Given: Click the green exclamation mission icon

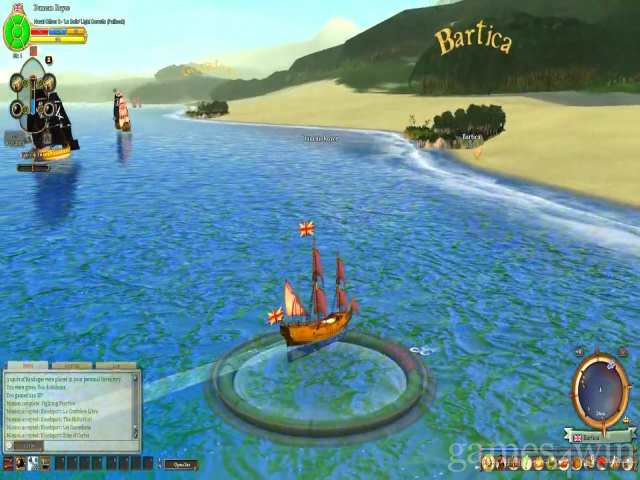Looking at the screenshot, I should point(49,60).
